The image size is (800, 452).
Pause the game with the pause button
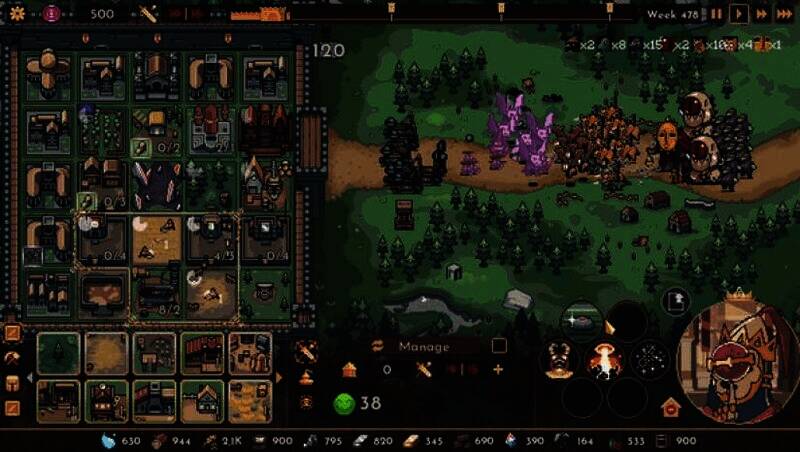pyautogui.click(x=716, y=14)
